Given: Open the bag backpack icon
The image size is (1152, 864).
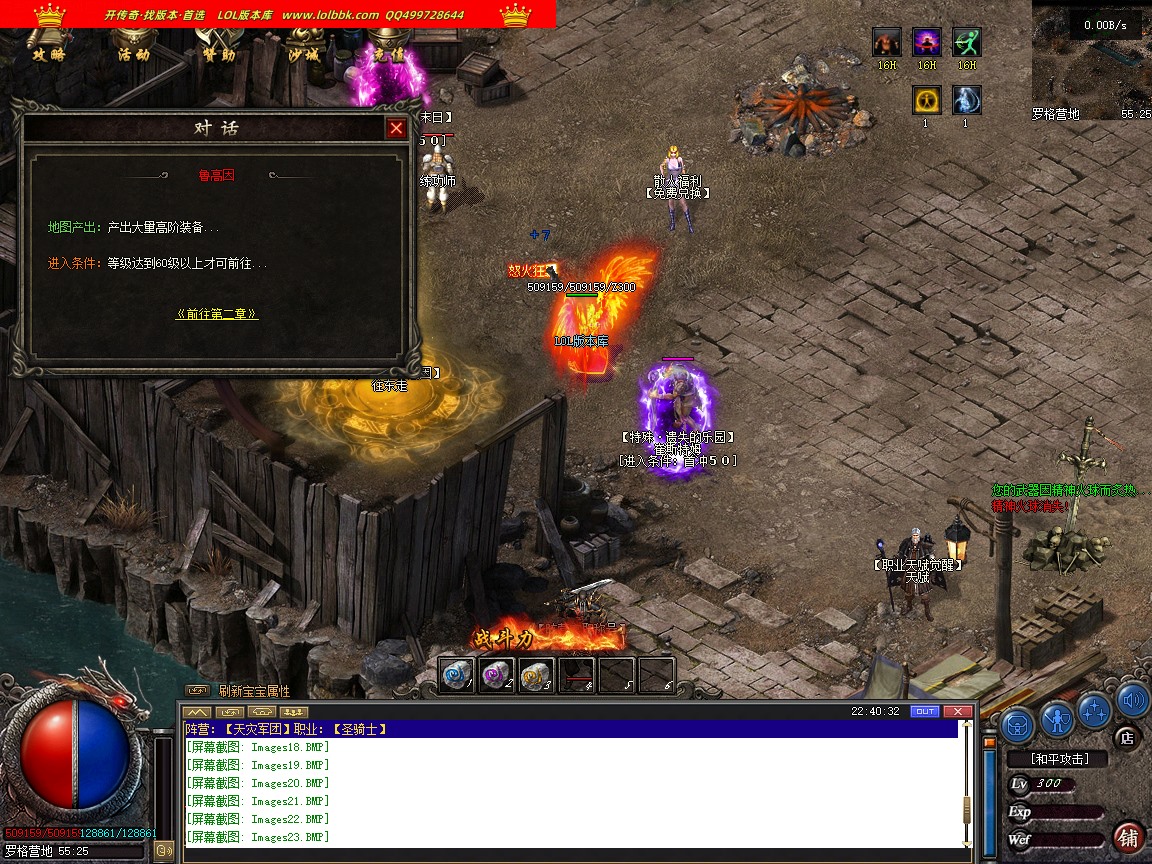Looking at the screenshot, I should click(1017, 724).
